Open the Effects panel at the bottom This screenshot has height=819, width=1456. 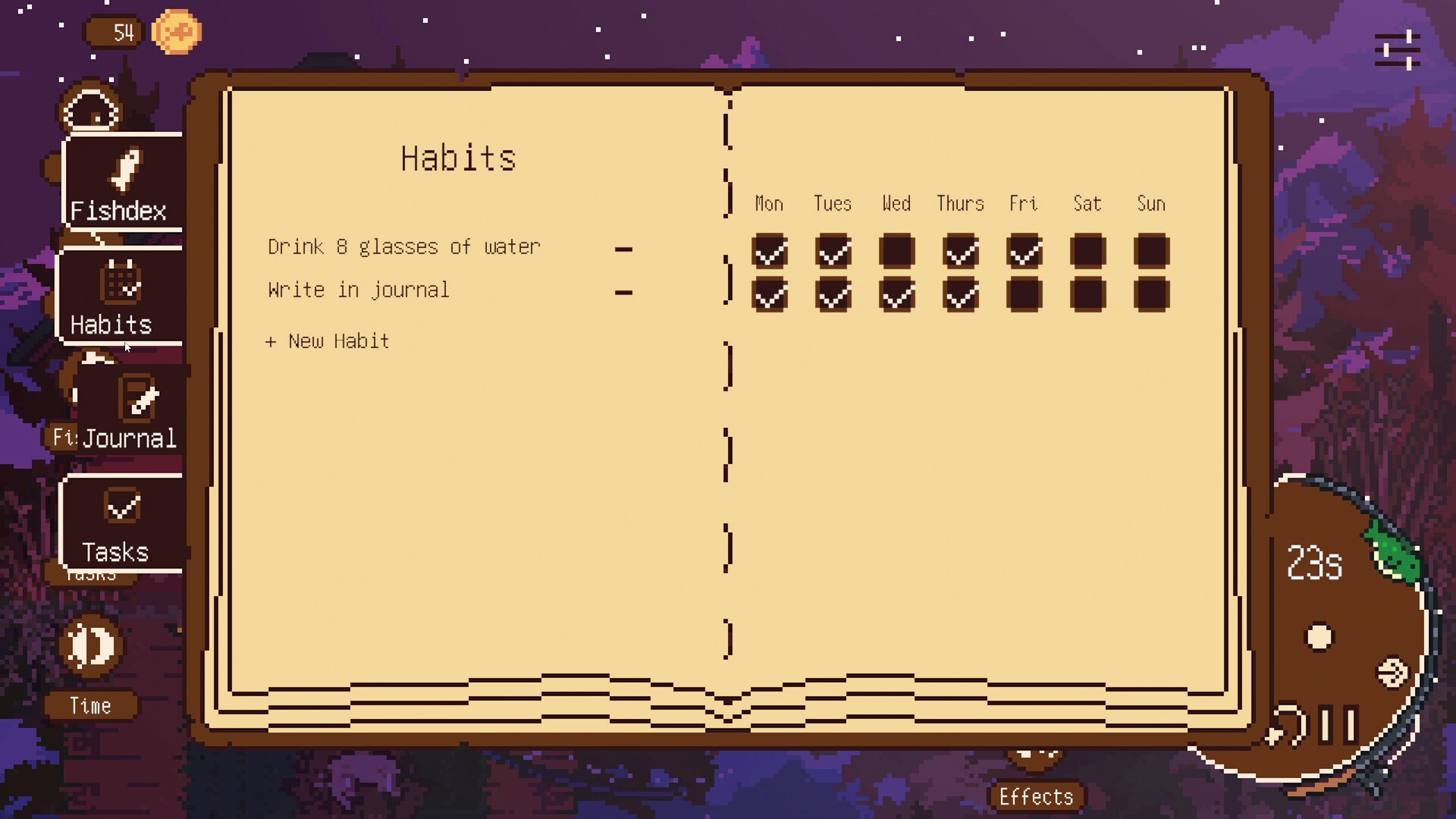[x=1037, y=795]
